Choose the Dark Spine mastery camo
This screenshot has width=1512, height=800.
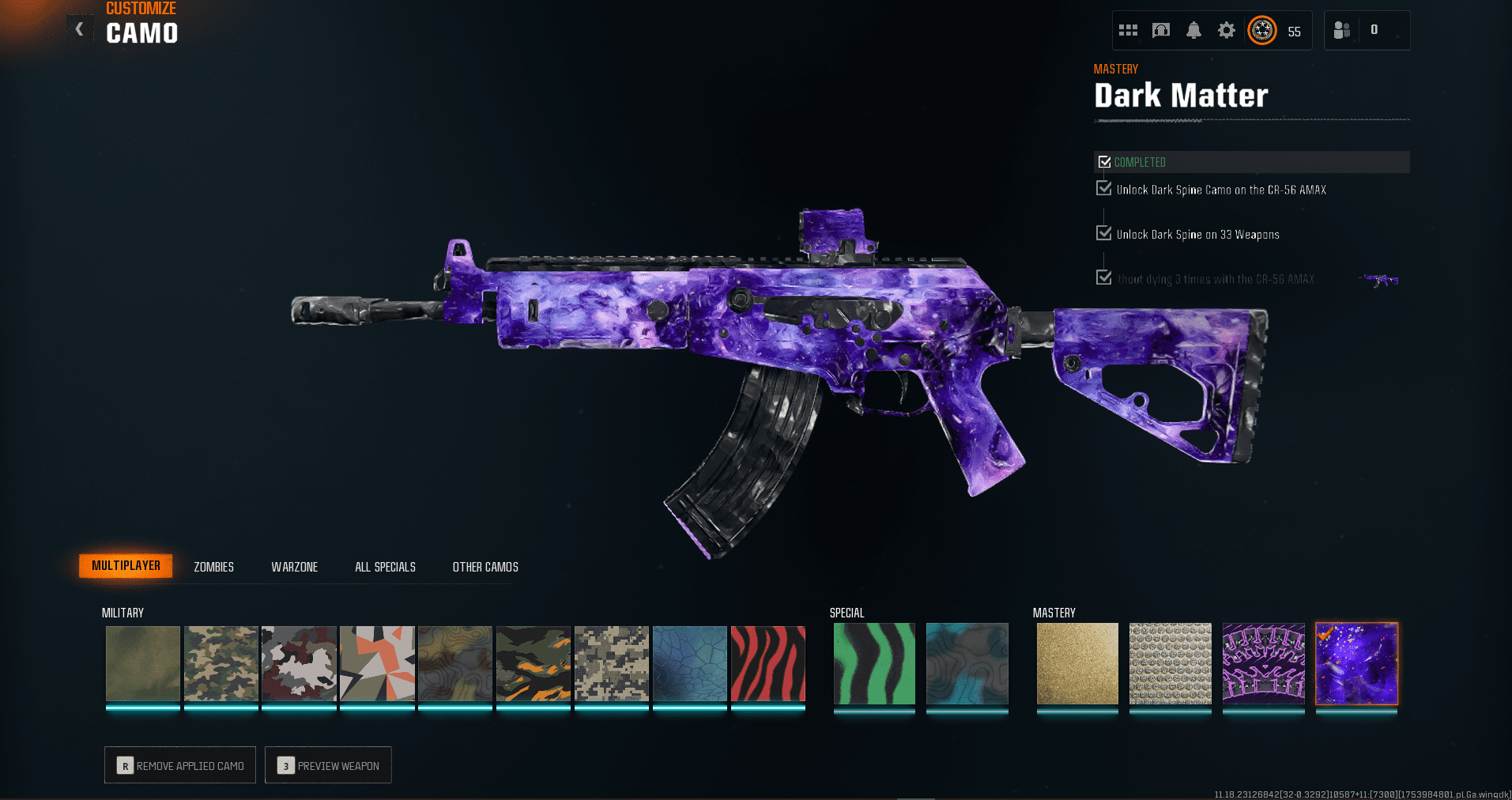coord(1263,663)
